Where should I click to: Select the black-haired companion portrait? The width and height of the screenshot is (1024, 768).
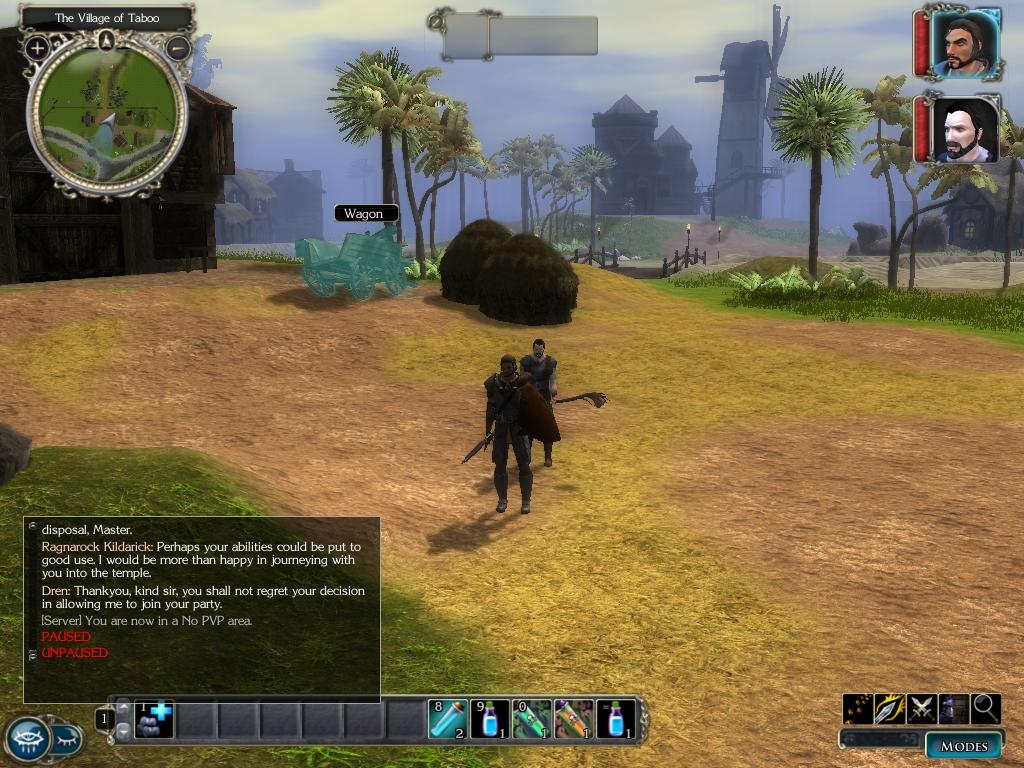coord(967,130)
